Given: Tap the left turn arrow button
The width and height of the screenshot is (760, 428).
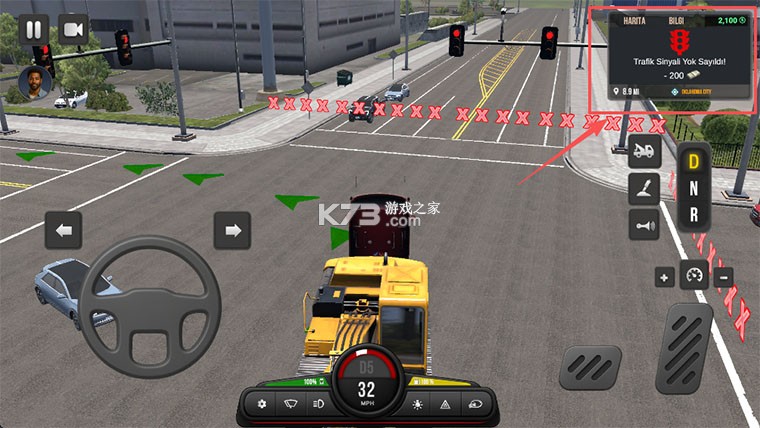Looking at the screenshot, I should (x=63, y=231).
